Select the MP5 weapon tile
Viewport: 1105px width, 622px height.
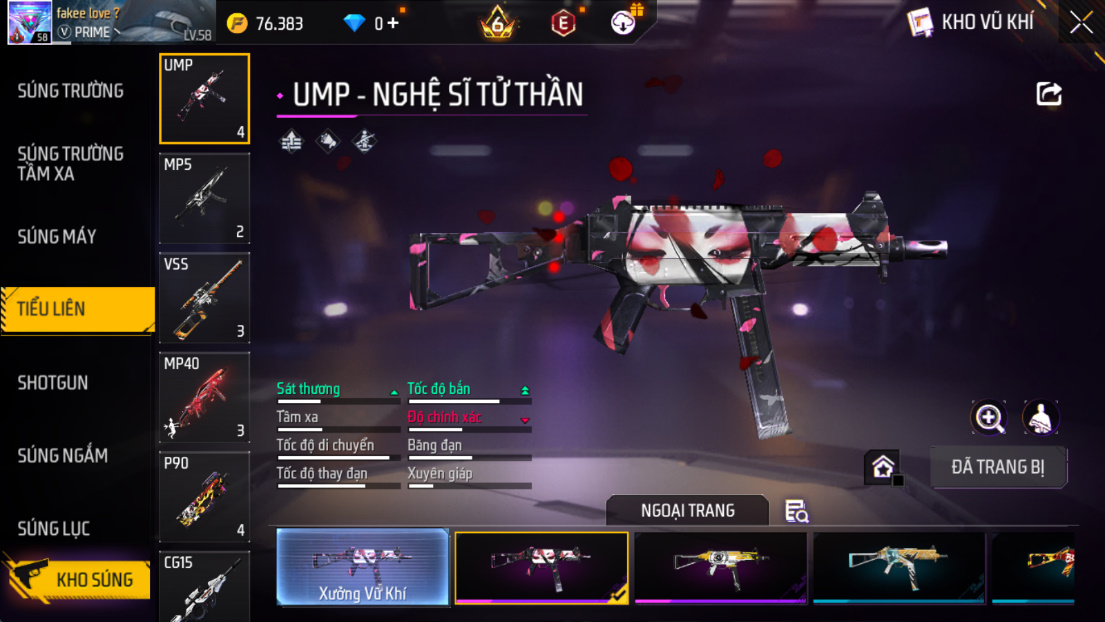point(204,198)
